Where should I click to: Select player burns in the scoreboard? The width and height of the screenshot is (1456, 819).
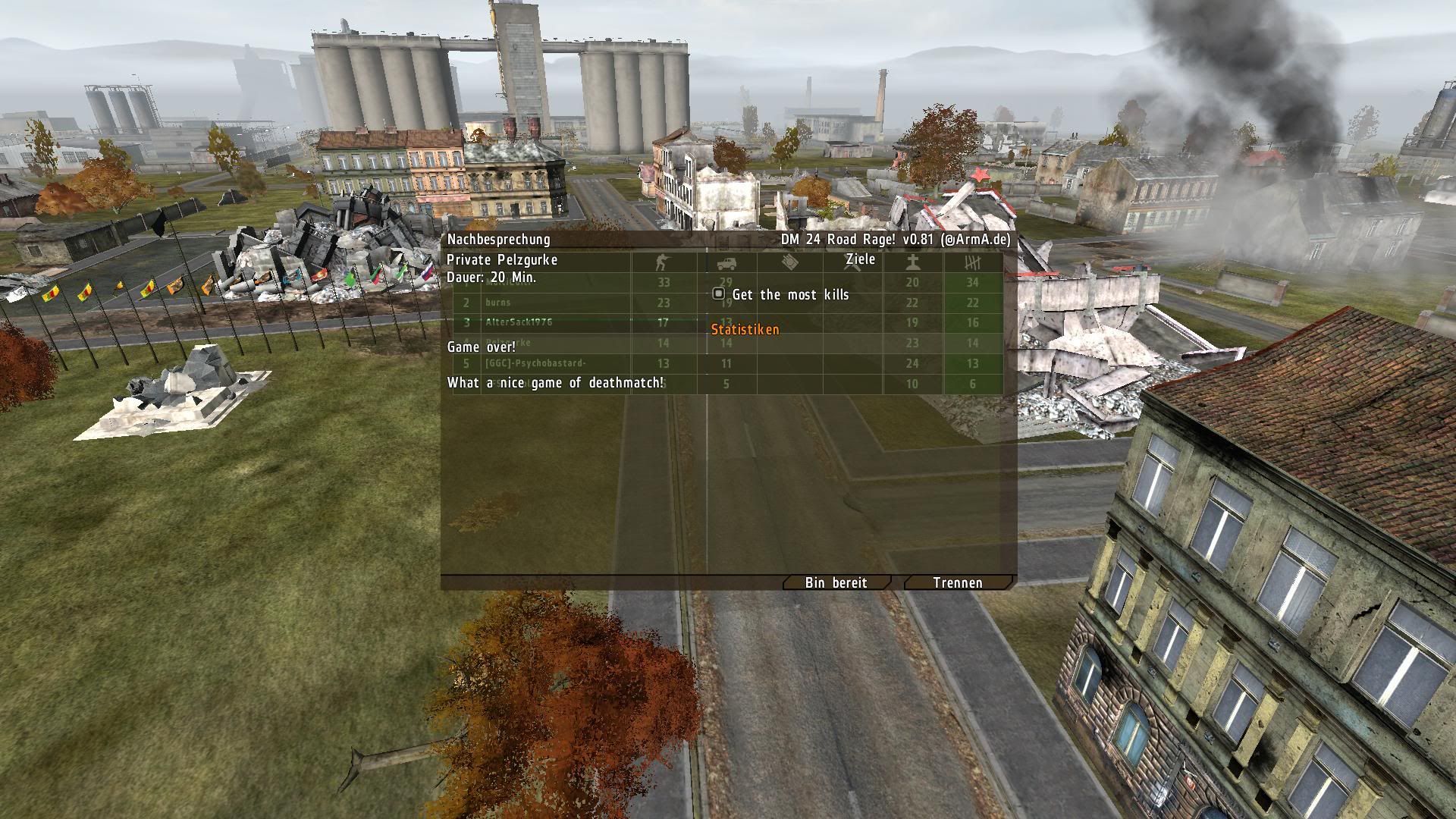coord(498,303)
